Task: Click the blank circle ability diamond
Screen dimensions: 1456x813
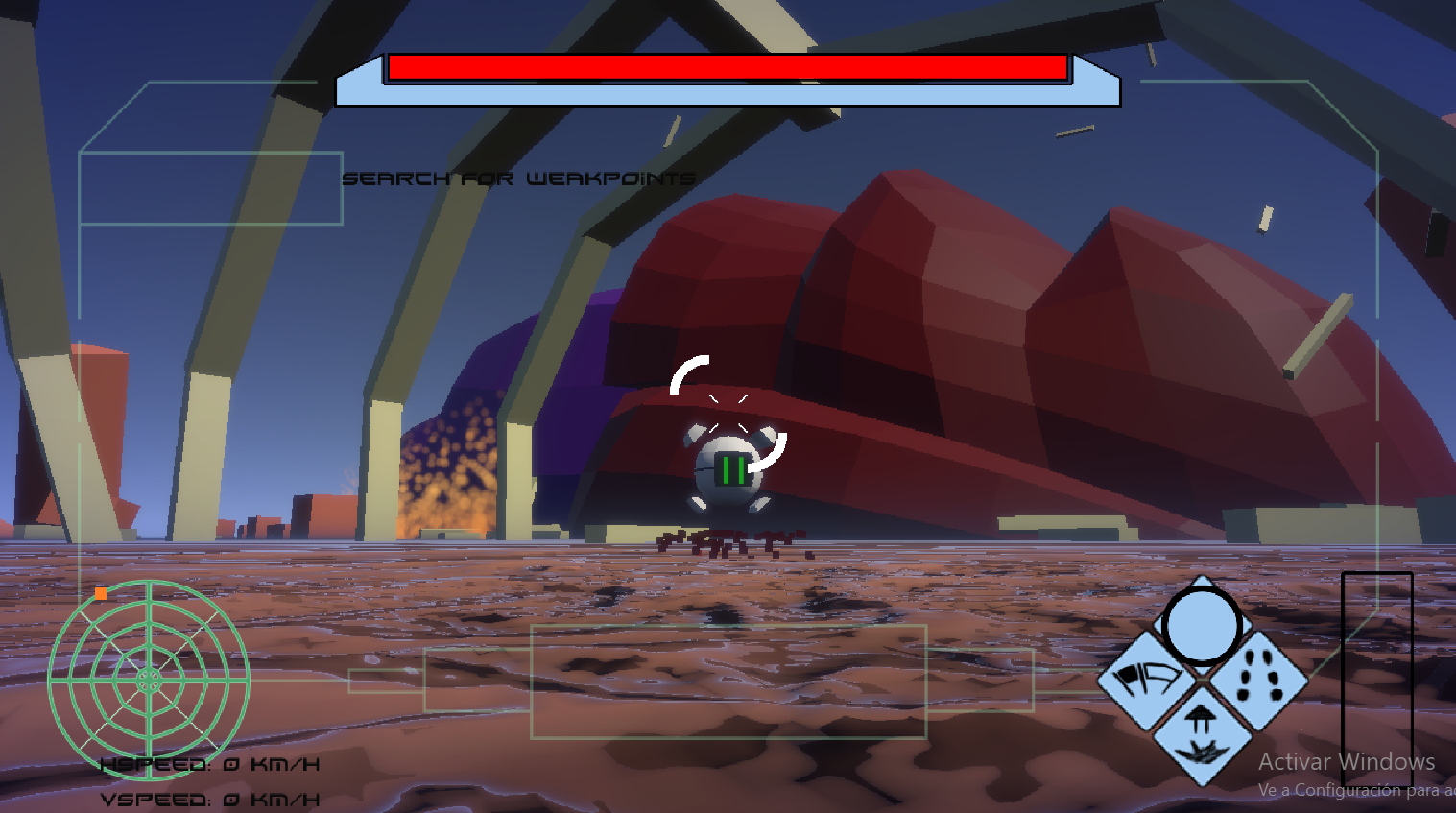Action: (1202, 625)
